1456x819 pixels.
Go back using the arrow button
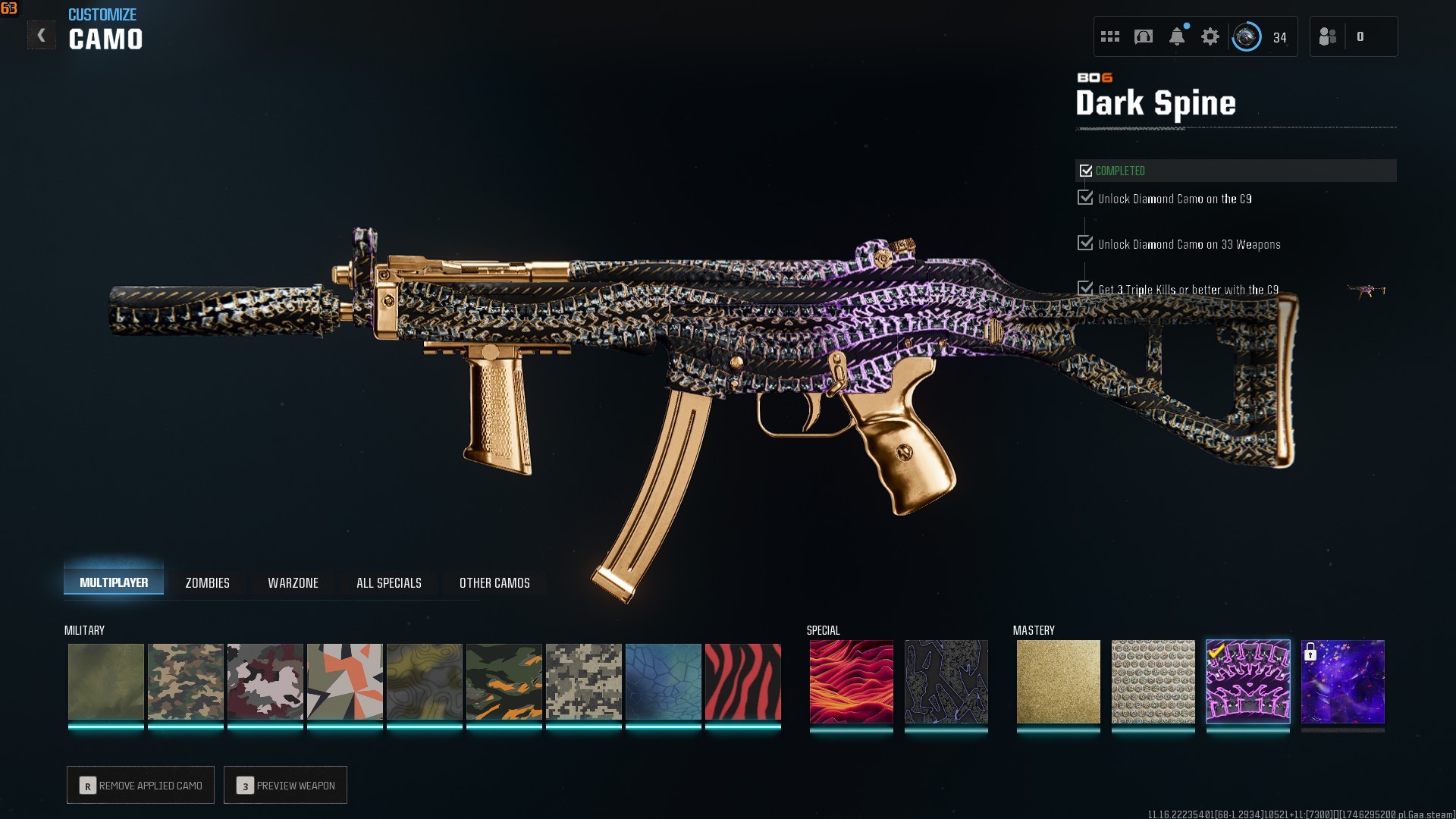(x=42, y=36)
